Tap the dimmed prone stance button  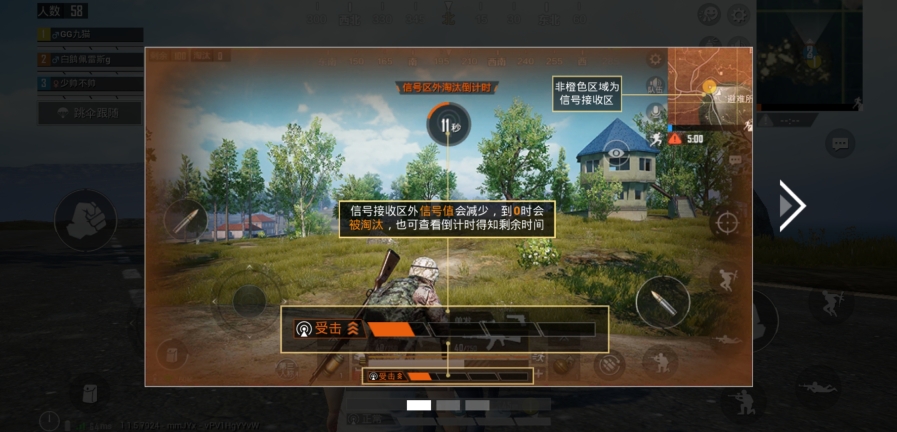pos(817,384)
